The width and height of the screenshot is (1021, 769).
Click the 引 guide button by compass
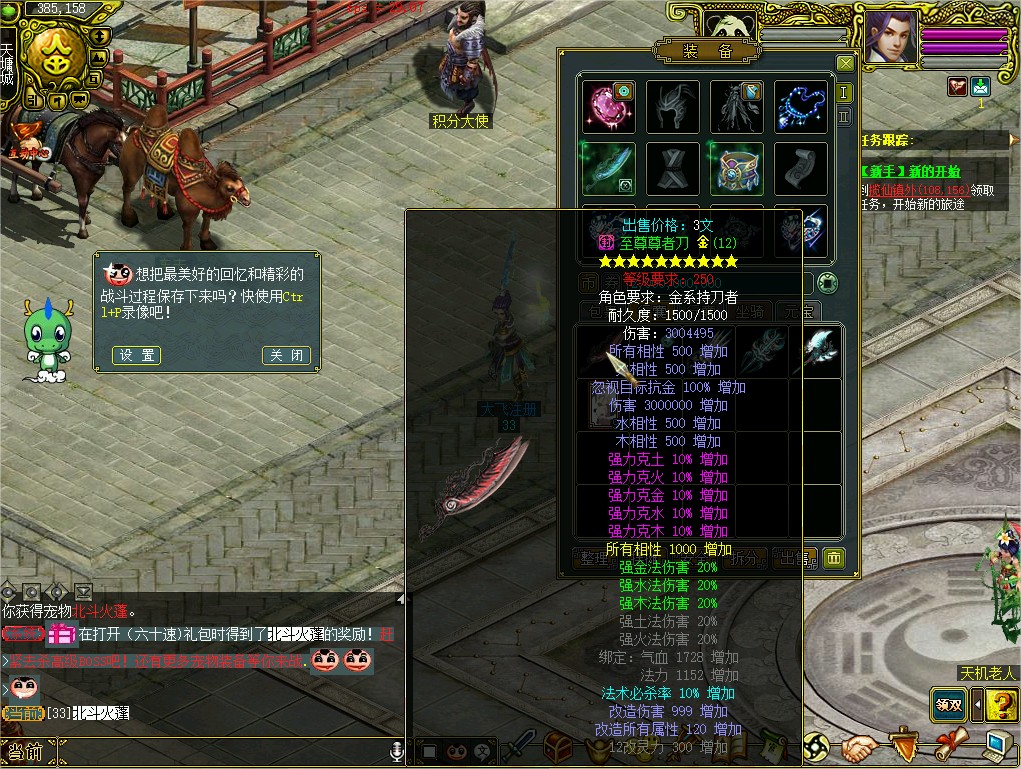[31, 100]
